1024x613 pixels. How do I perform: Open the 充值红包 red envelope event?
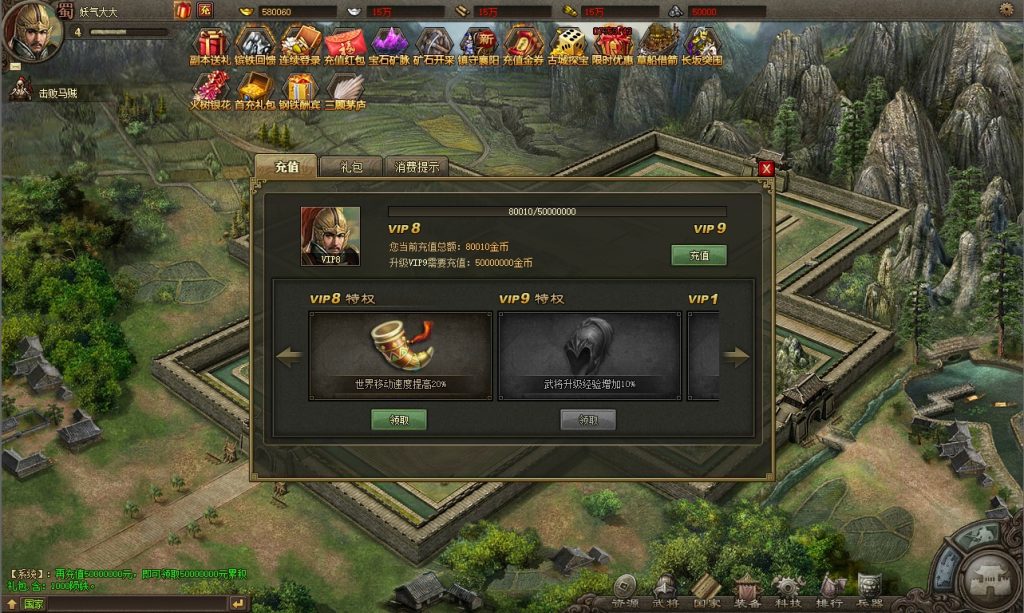pos(346,46)
